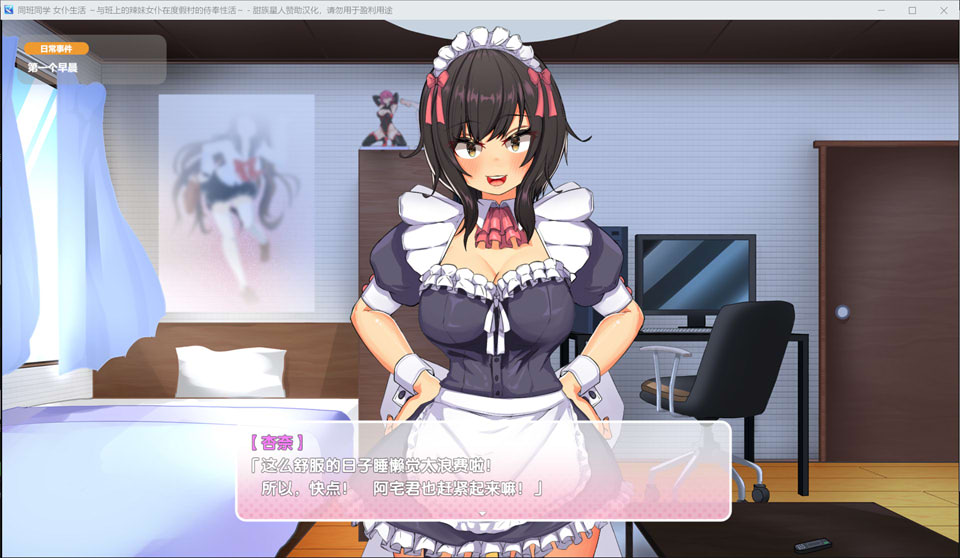
Task: Maximize the game window
Action: pos(912,10)
